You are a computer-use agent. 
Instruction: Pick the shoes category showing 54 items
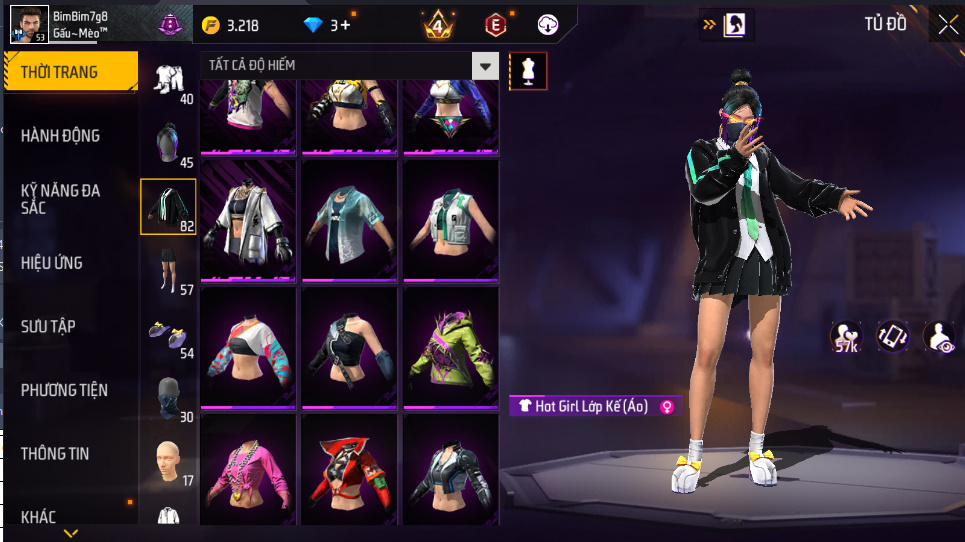[x=168, y=335]
